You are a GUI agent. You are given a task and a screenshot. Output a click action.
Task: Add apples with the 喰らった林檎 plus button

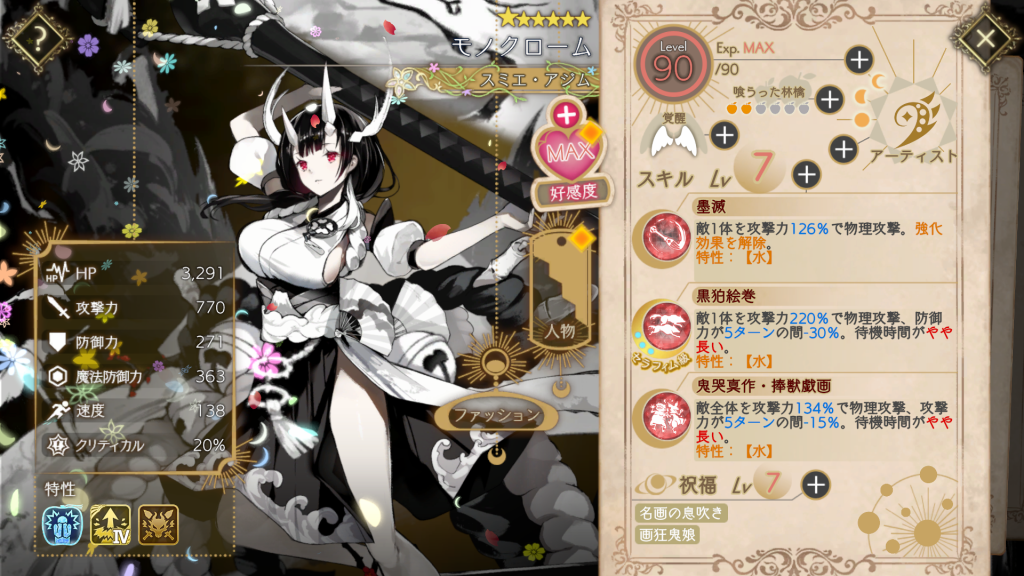point(829,98)
